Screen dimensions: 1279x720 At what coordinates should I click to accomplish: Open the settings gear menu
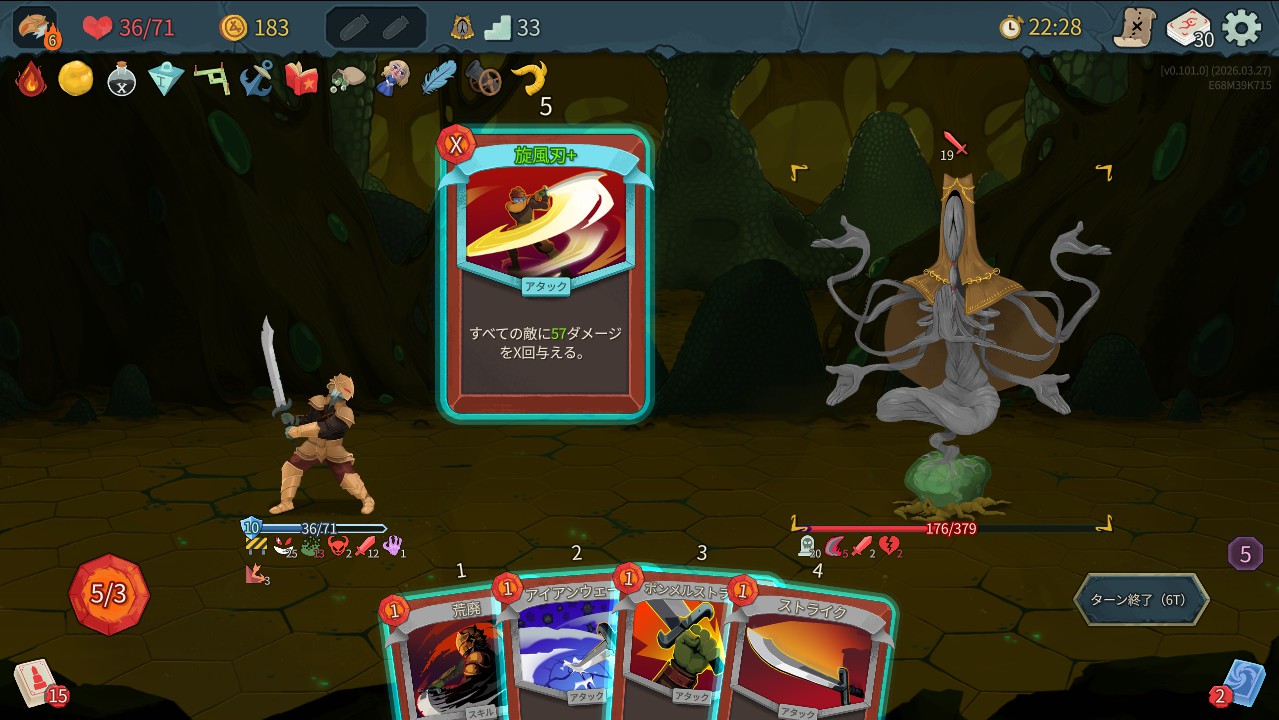coord(1242,28)
